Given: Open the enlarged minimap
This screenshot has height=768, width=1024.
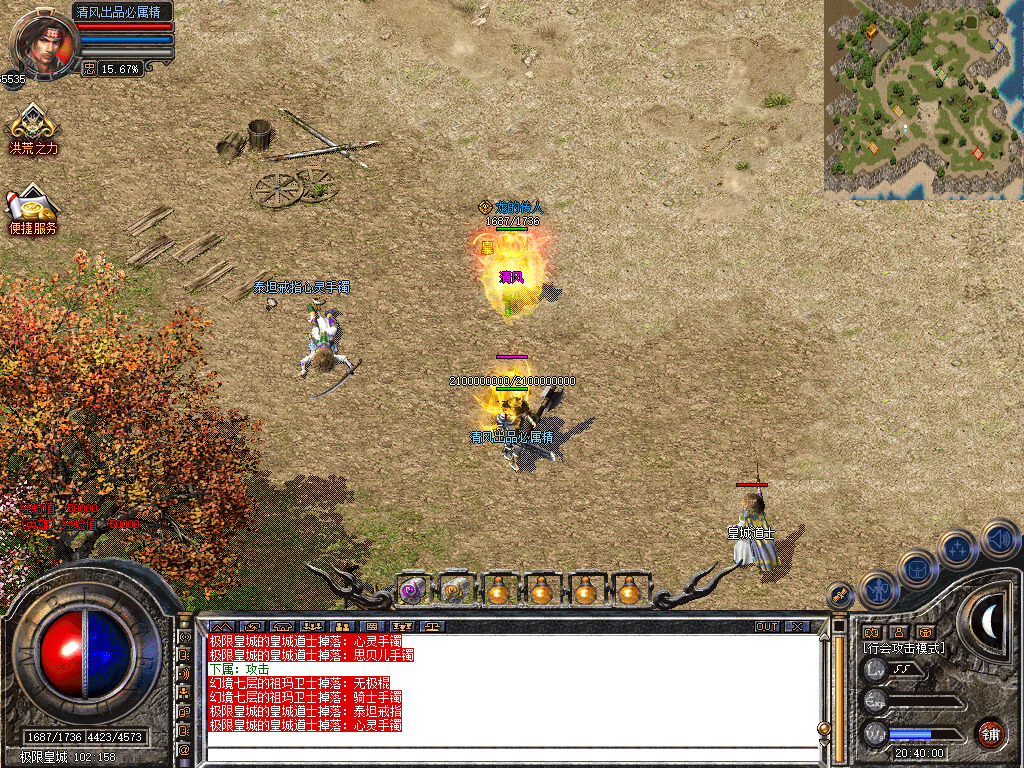Looking at the screenshot, I should pyautogui.click(x=923, y=97).
